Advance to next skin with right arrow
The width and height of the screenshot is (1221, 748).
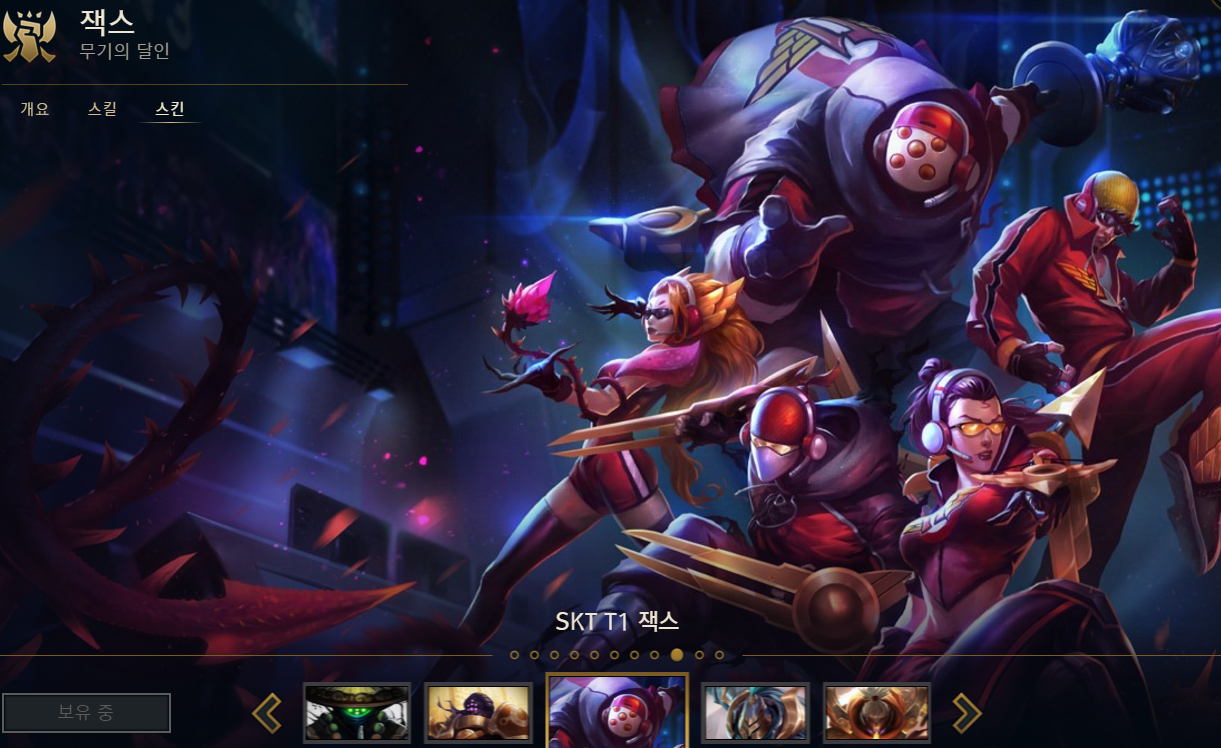(966, 713)
